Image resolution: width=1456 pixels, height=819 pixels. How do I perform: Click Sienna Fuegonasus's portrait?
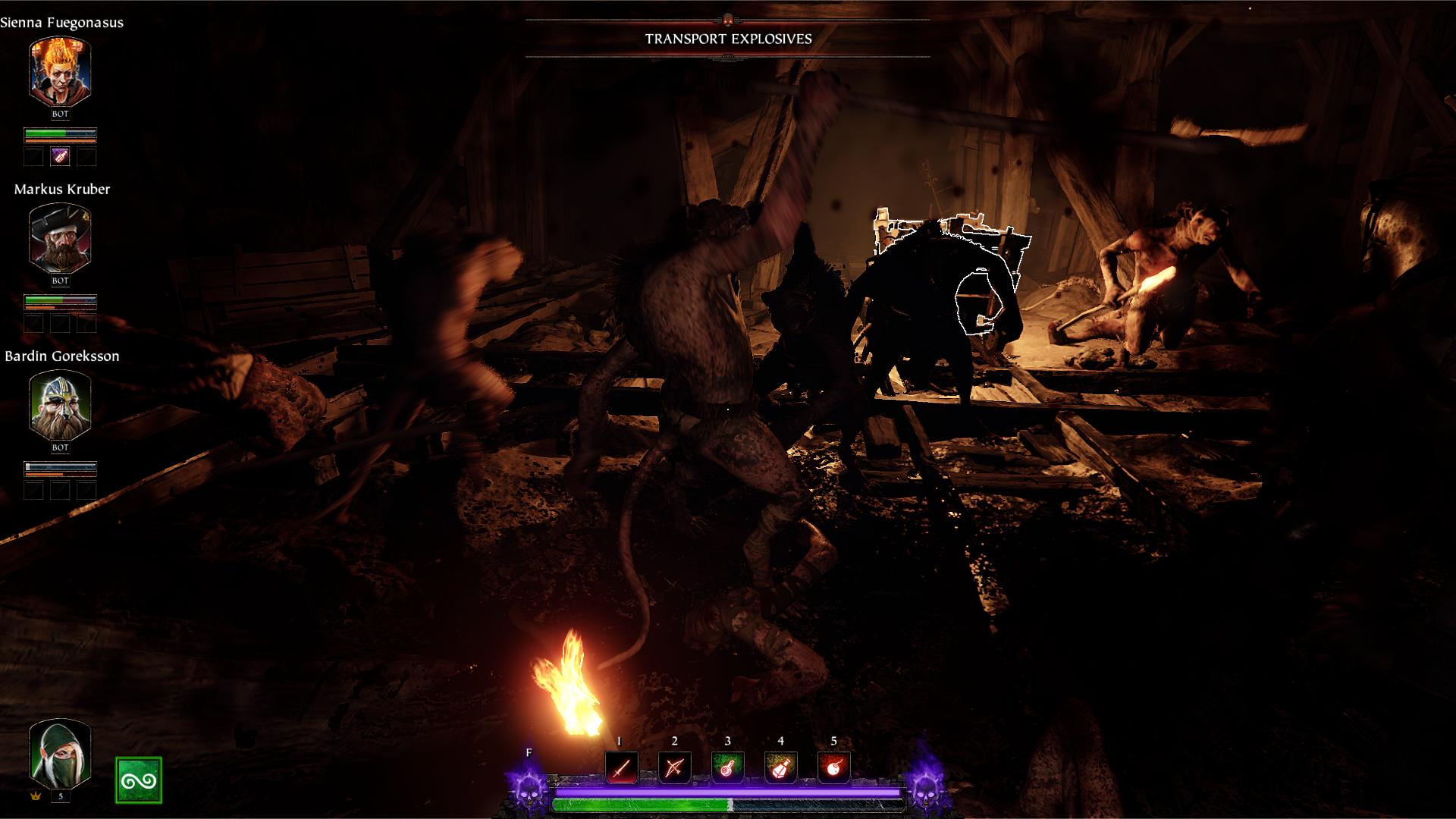(60, 71)
